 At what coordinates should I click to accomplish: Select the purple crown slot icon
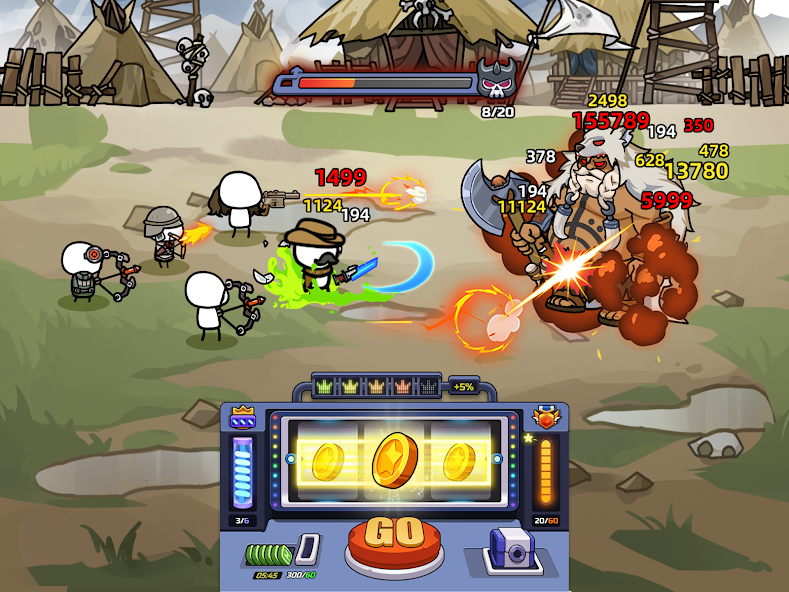(243, 416)
